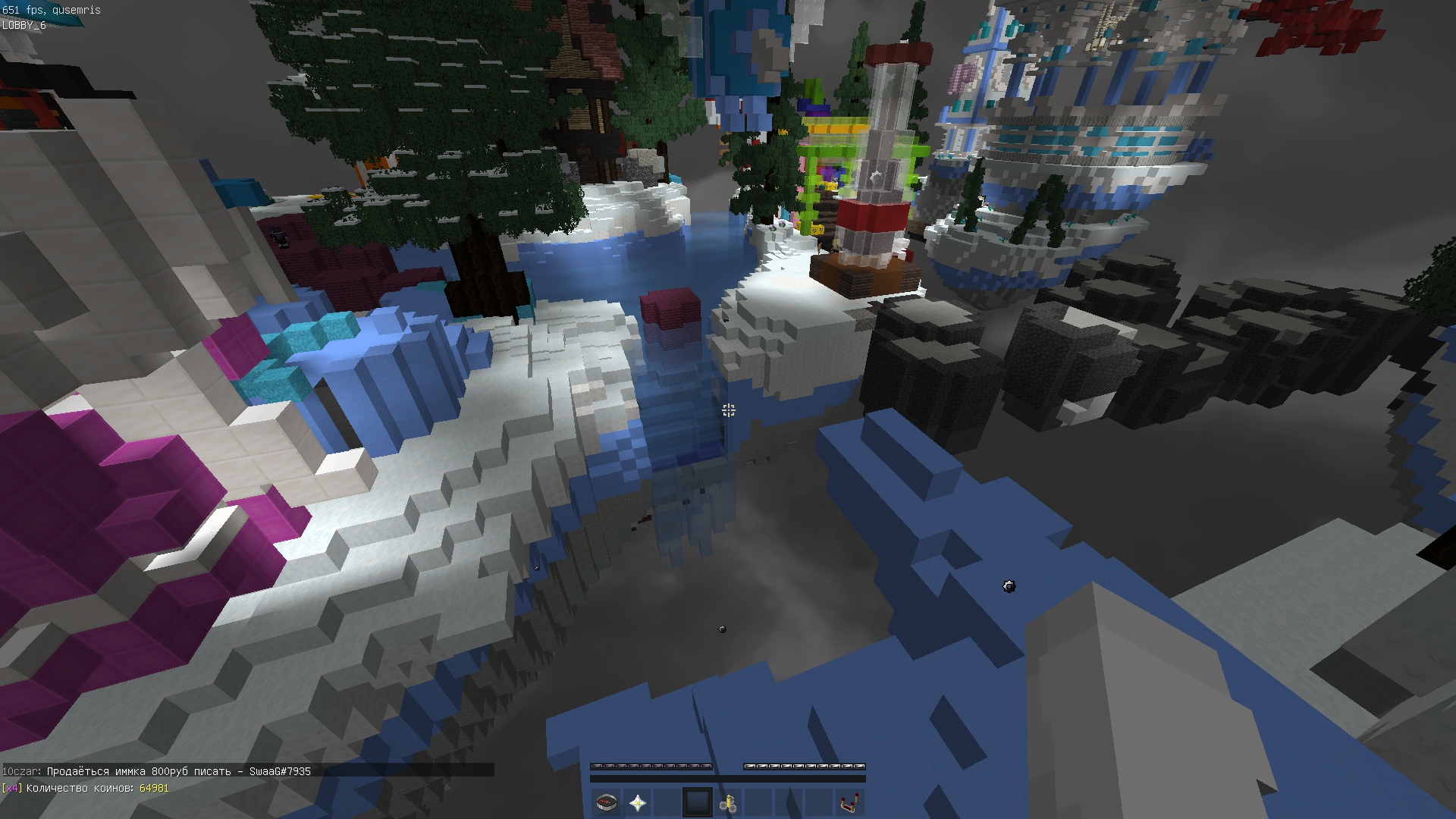Viewport: 1456px width, 819px height.
Task: Select the compass hotbar slot
Action: 607,802
